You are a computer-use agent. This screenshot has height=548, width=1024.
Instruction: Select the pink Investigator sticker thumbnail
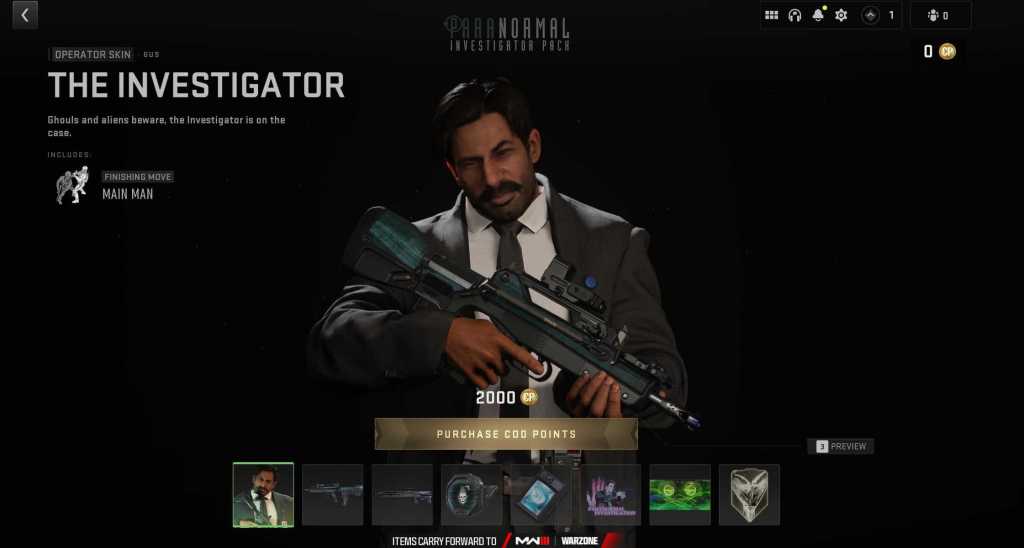(x=610, y=494)
